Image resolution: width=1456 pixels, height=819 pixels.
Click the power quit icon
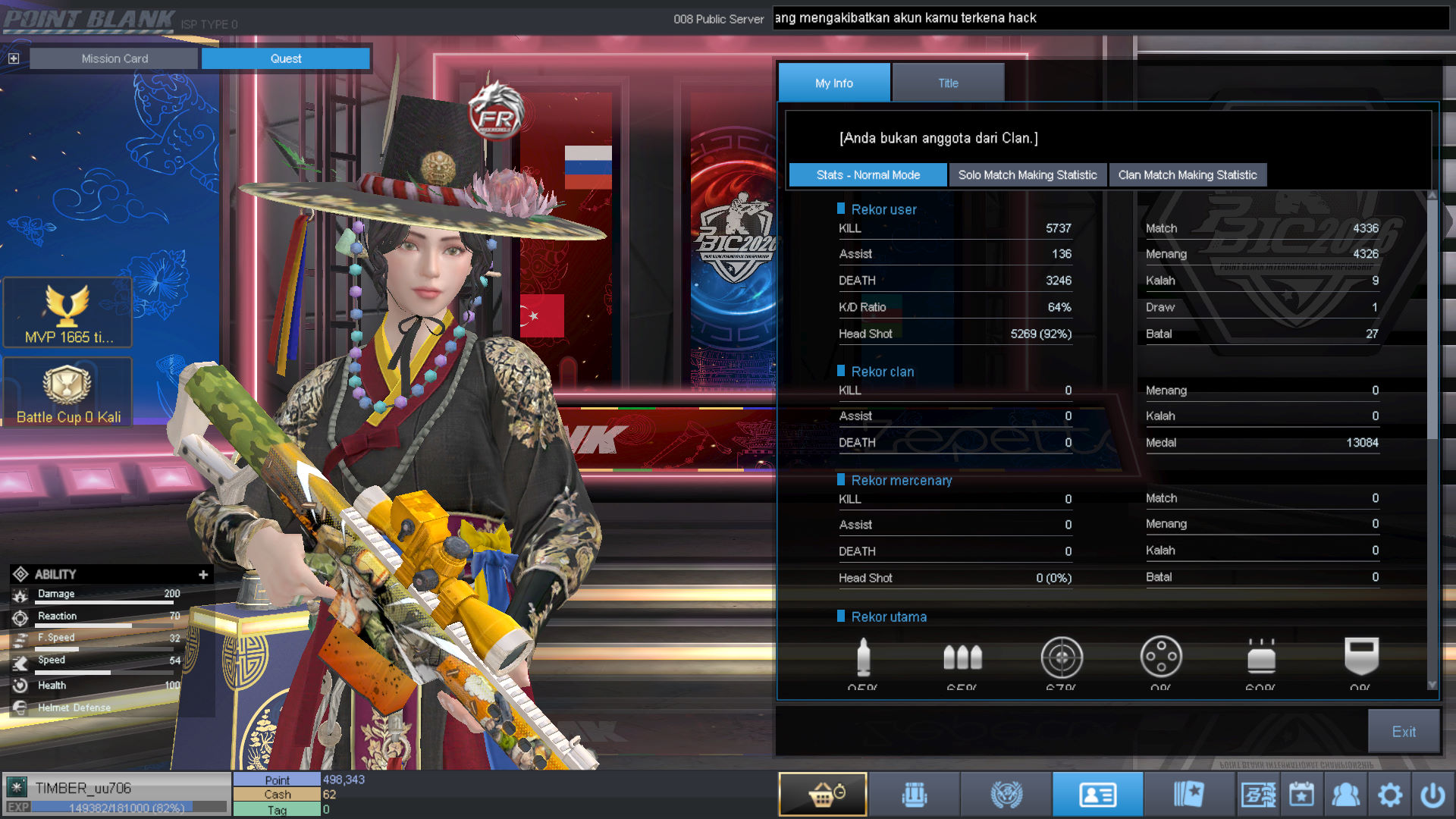click(1432, 795)
